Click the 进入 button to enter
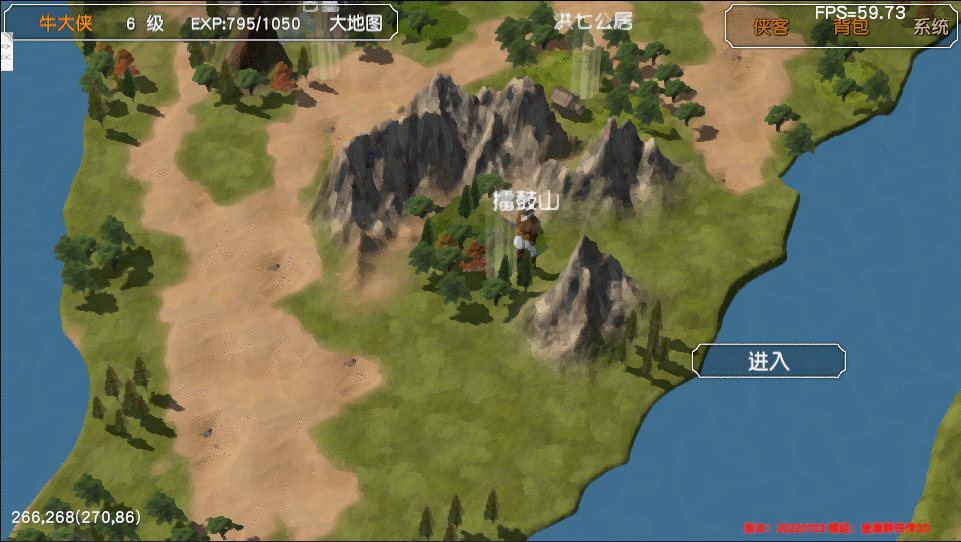 (x=769, y=361)
